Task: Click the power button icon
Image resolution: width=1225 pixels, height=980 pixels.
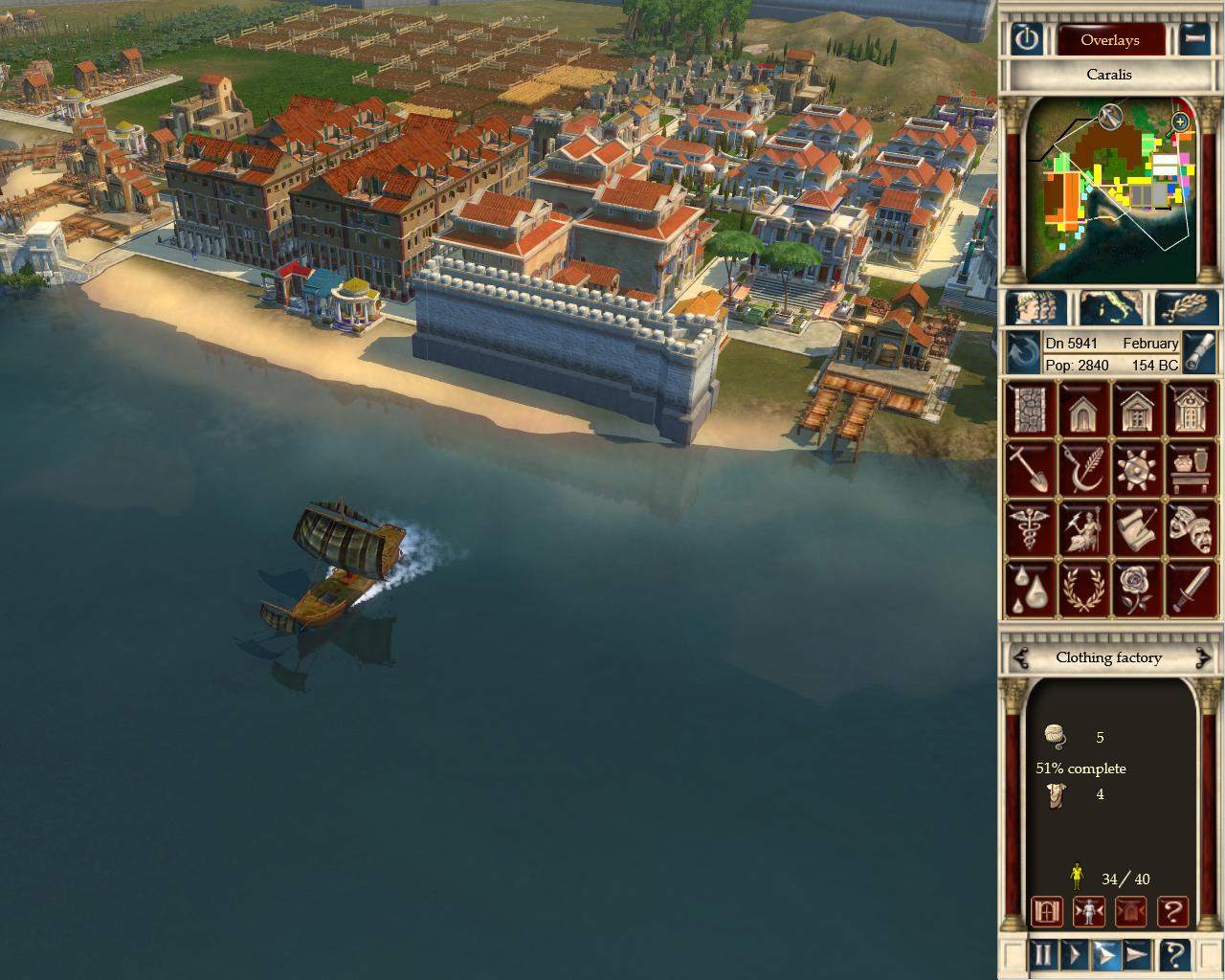Action: pos(1026,39)
